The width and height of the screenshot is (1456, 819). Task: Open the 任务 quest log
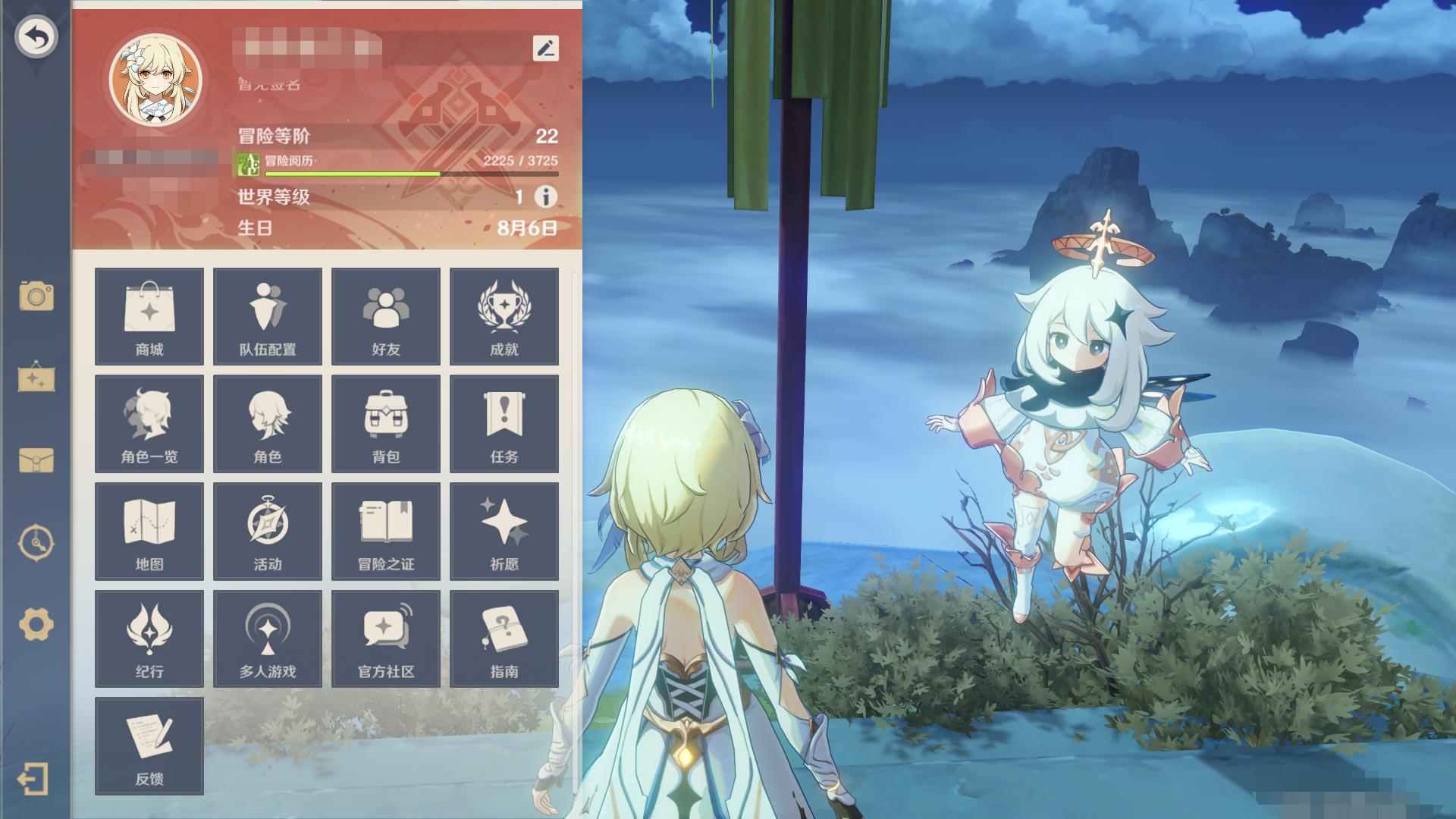click(x=504, y=424)
